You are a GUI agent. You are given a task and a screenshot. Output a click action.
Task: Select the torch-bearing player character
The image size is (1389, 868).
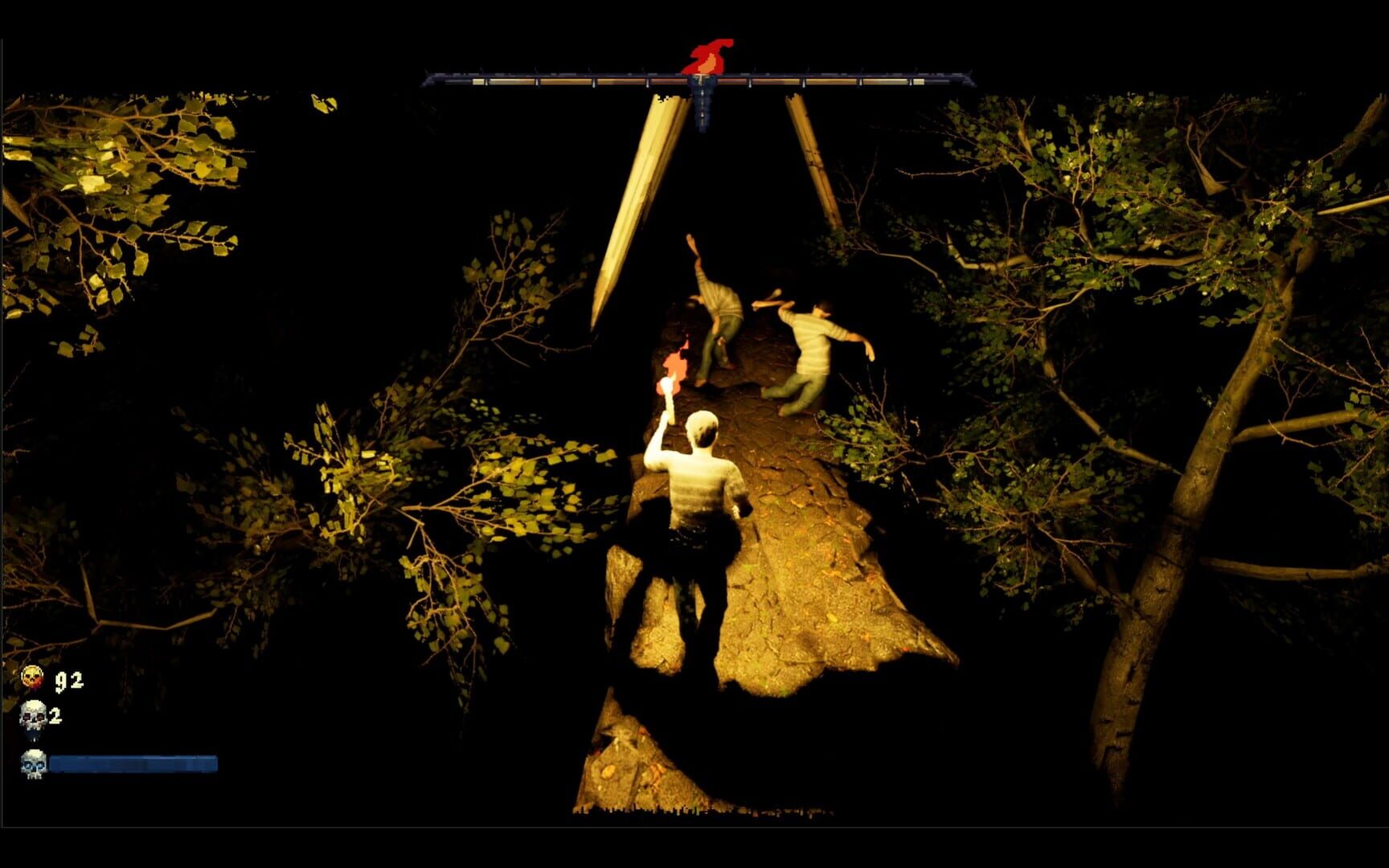tap(701, 482)
